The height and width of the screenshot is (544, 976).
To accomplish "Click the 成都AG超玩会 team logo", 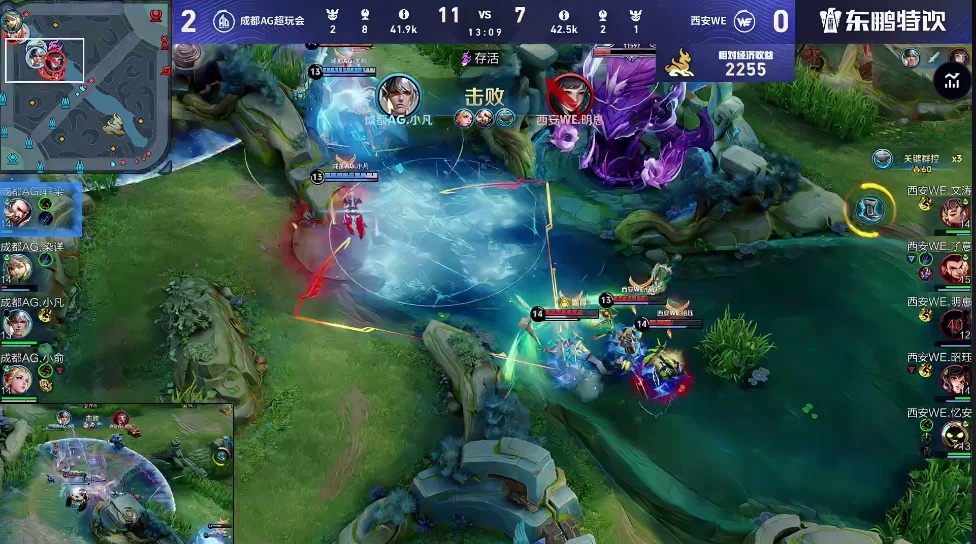I will (x=223, y=22).
